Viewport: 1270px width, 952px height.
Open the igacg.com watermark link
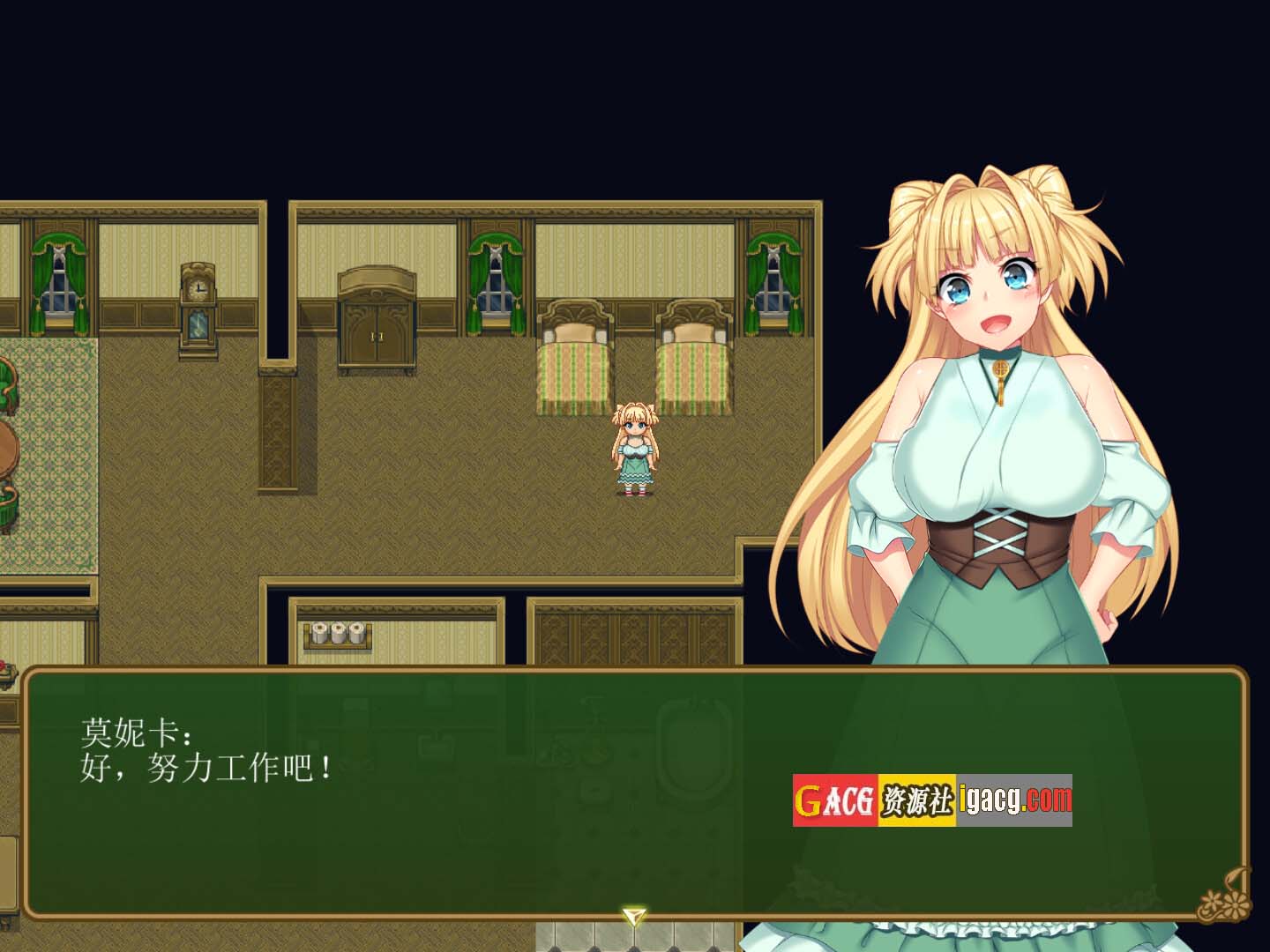pyautogui.click(x=1014, y=800)
